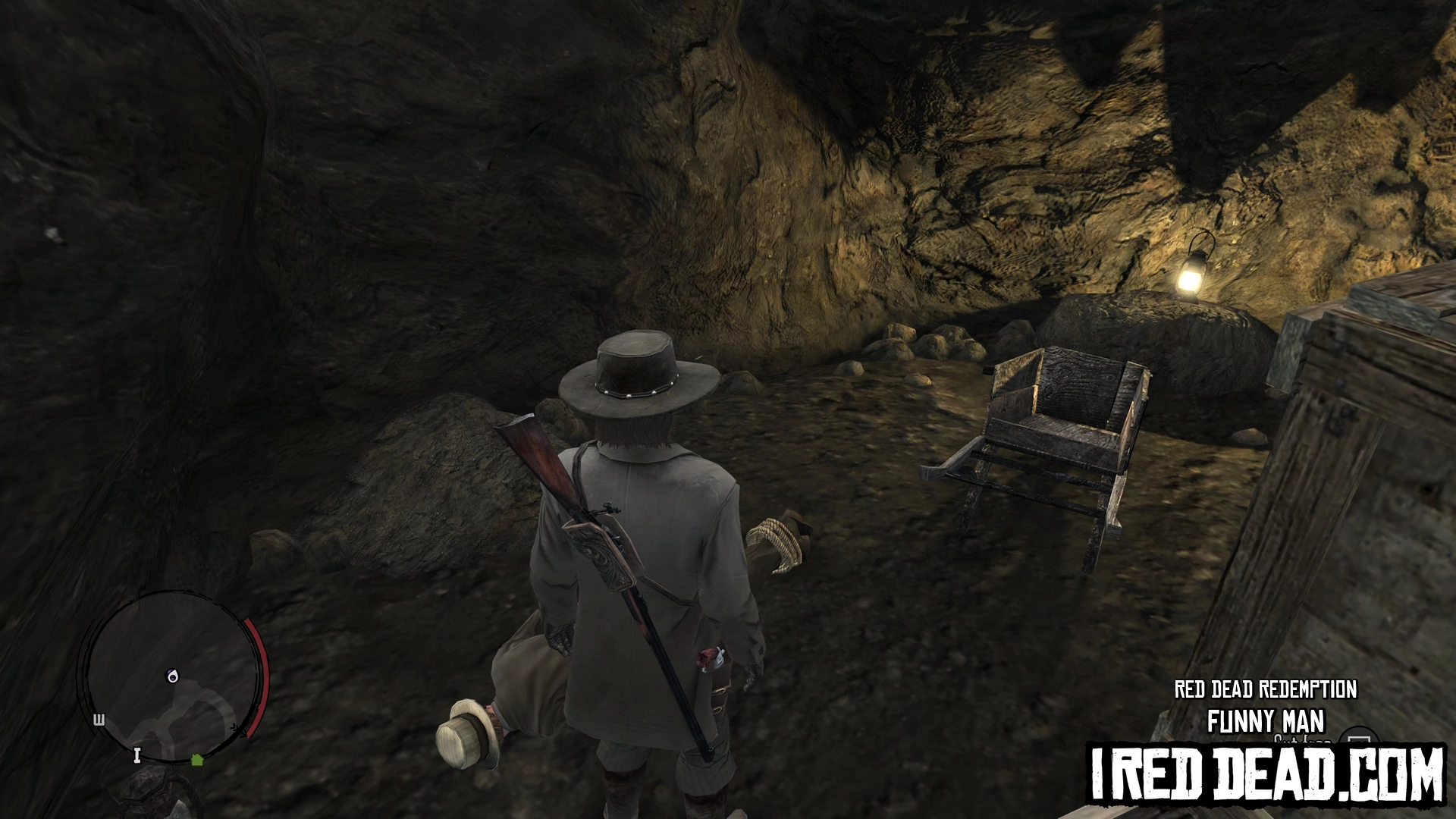Click the IRedDead.com watermark logo
The width and height of the screenshot is (1456, 819).
1266,774
